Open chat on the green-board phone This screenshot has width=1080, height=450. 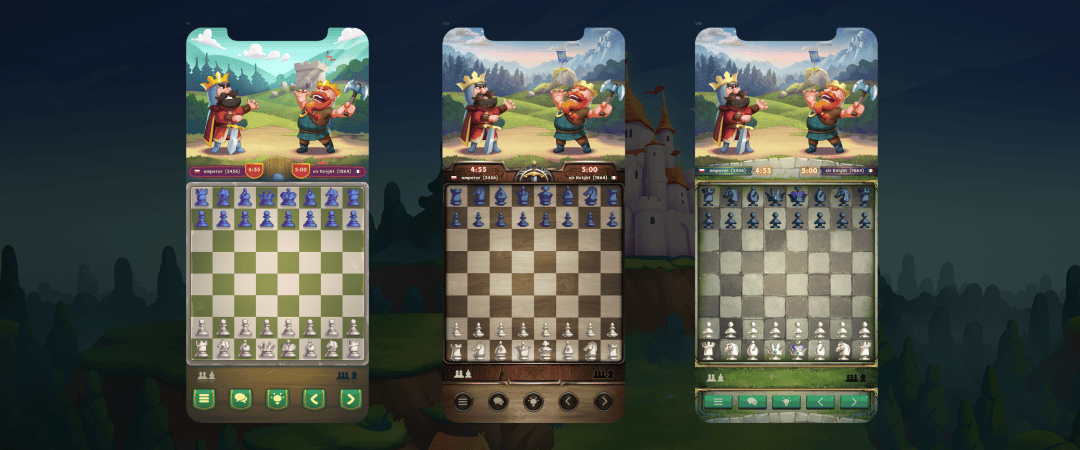tap(240, 399)
